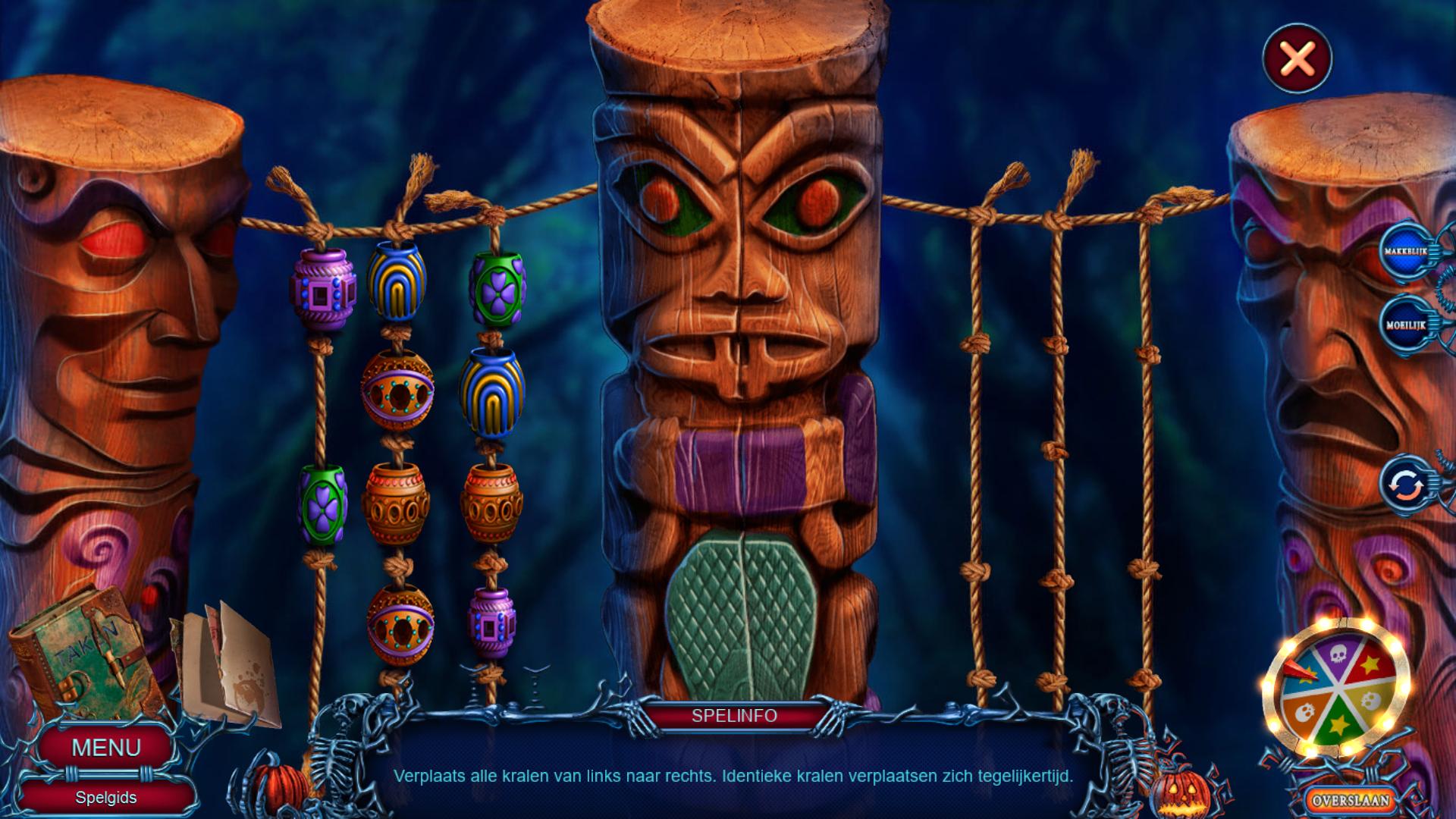This screenshot has height=819, width=1456.
Task: Open the Spelgids strategy guide
Action: (x=106, y=798)
